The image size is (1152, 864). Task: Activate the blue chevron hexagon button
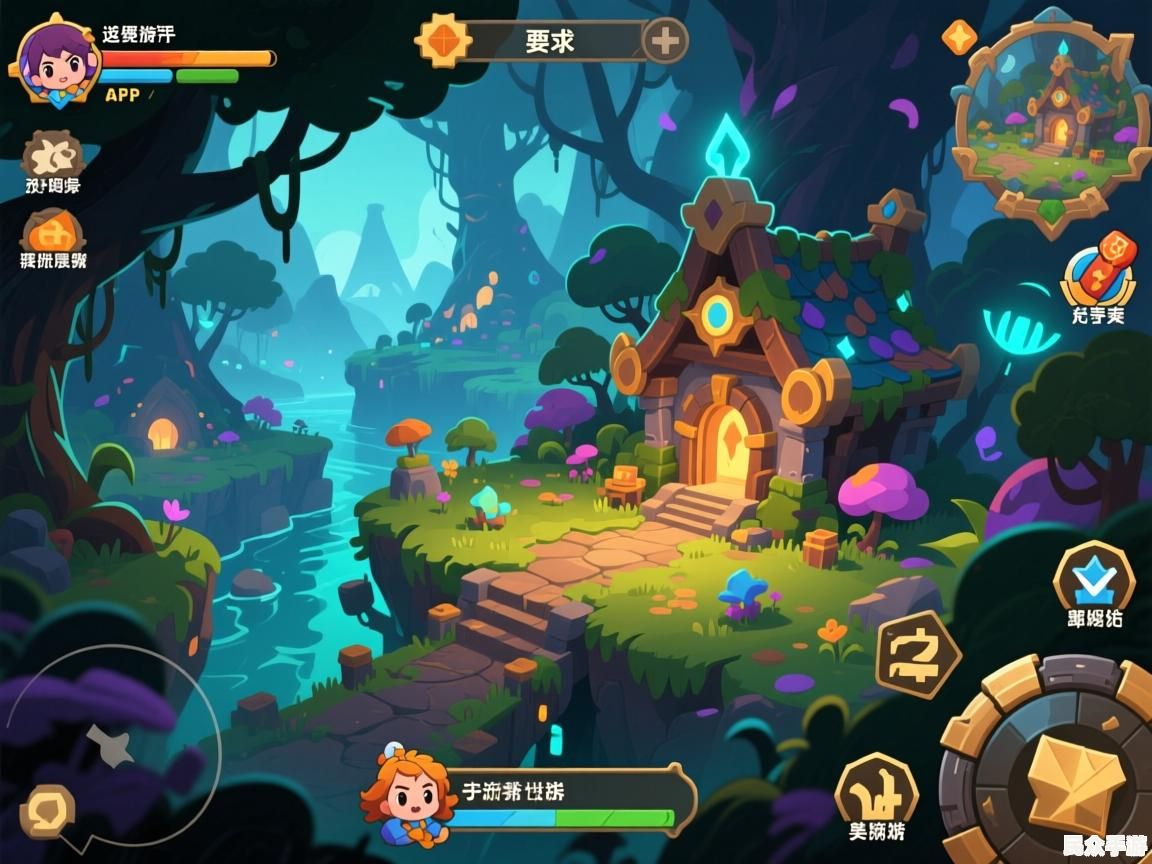click(1094, 579)
